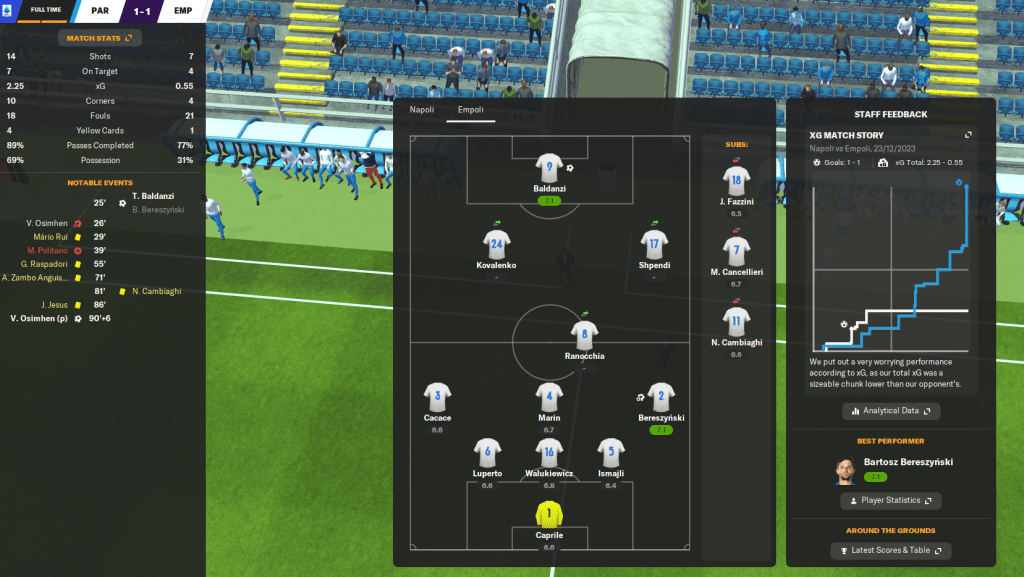
Task: Select the Empoli lineup tab
Action: pyautogui.click(x=470, y=110)
